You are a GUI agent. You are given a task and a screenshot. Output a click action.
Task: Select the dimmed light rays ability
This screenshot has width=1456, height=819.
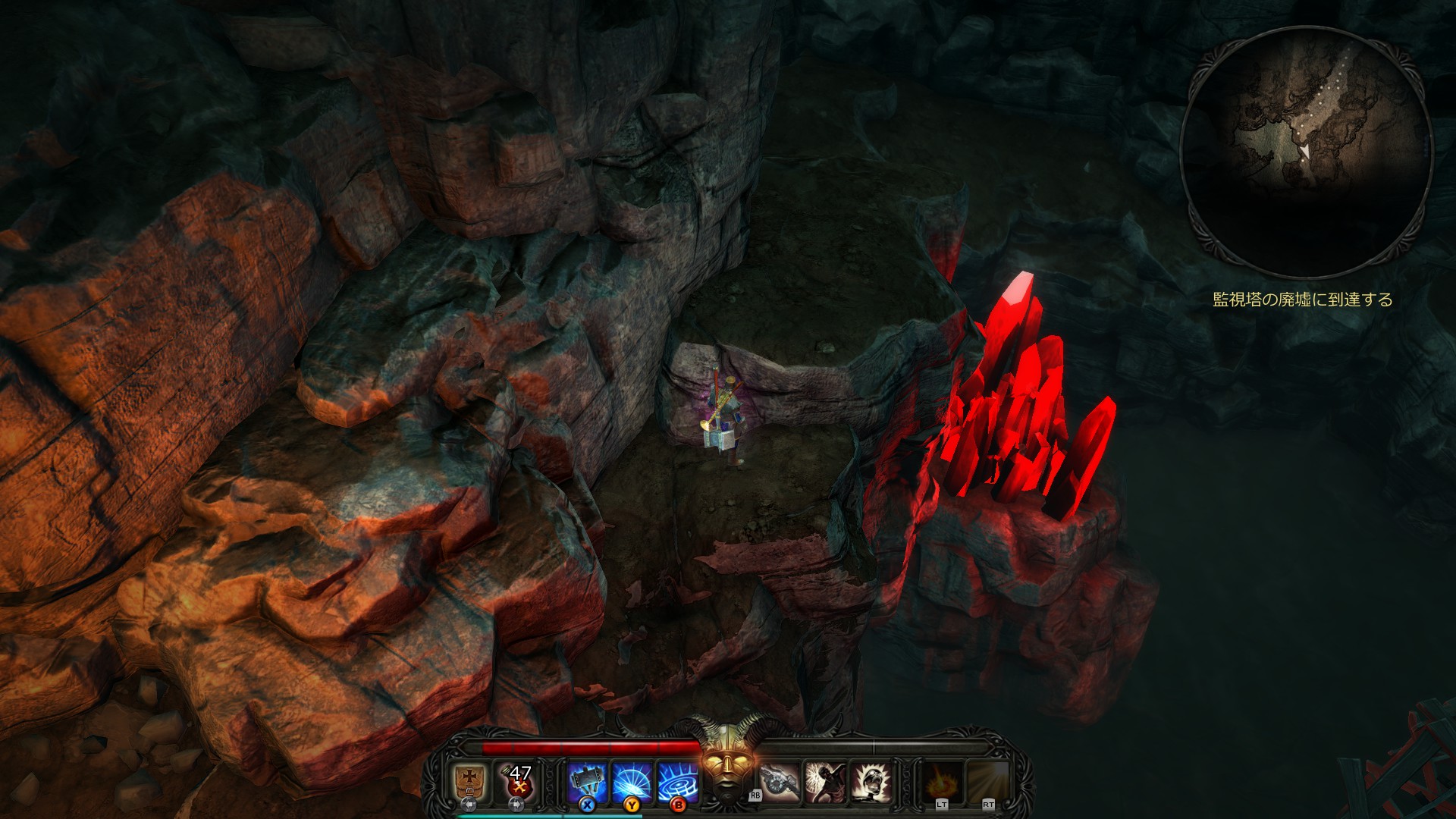pos(988,782)
